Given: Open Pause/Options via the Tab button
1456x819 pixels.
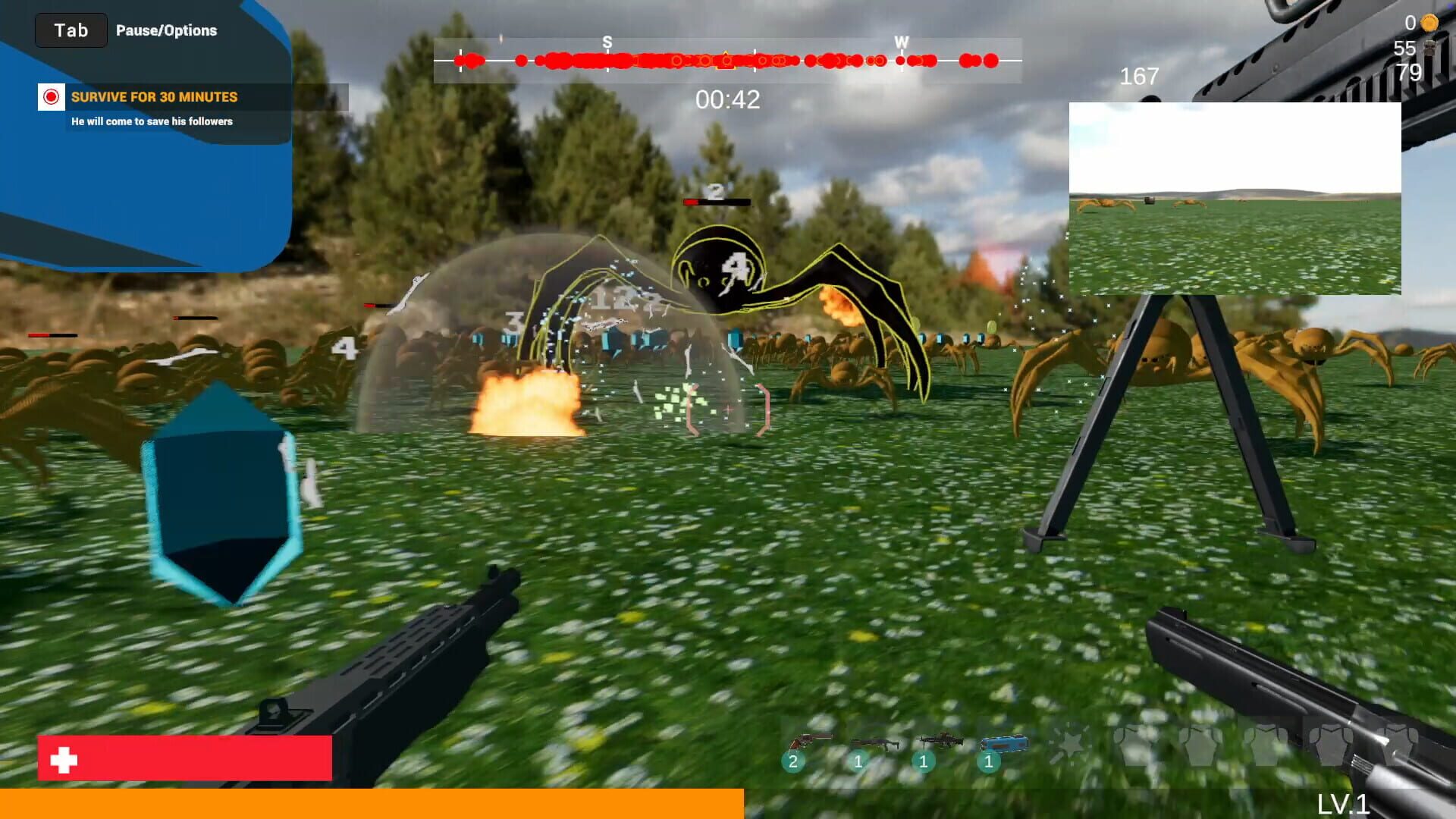Looking at the screenshot, I should click(x=71, y=30).
